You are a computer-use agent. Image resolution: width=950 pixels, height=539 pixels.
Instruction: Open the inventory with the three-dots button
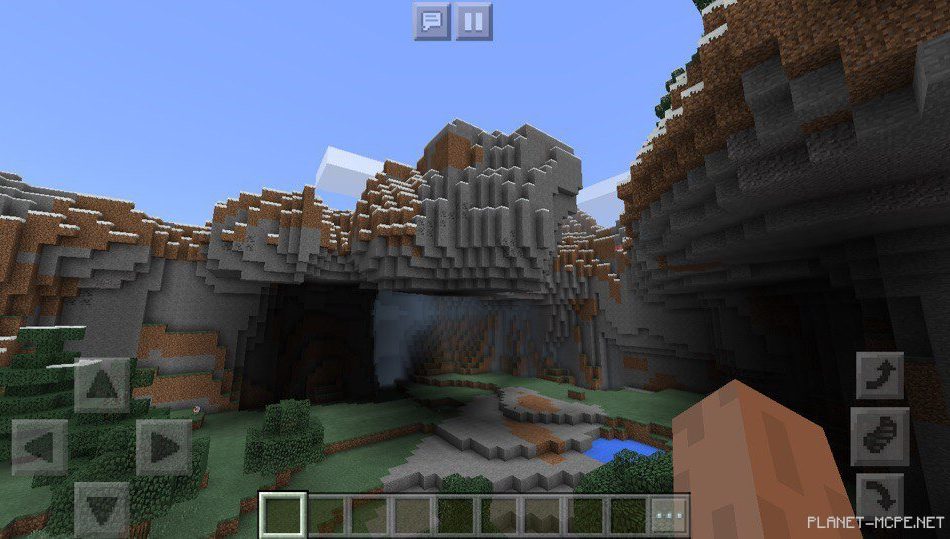[669, 514]
